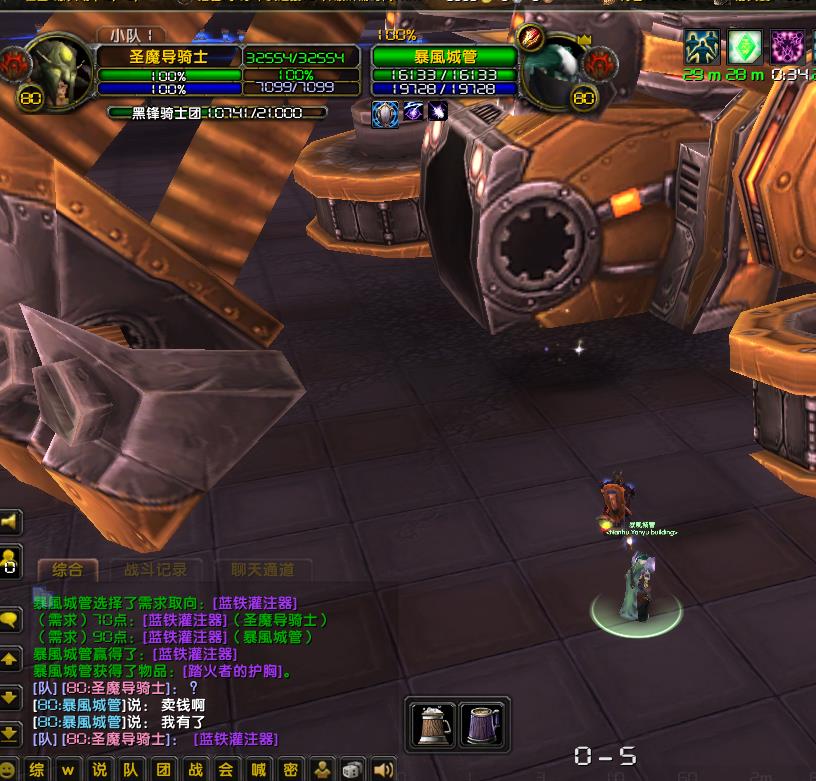Open the 战斗记录 combat log tab
Screen dimensions: 816x781
click(155, 570)
